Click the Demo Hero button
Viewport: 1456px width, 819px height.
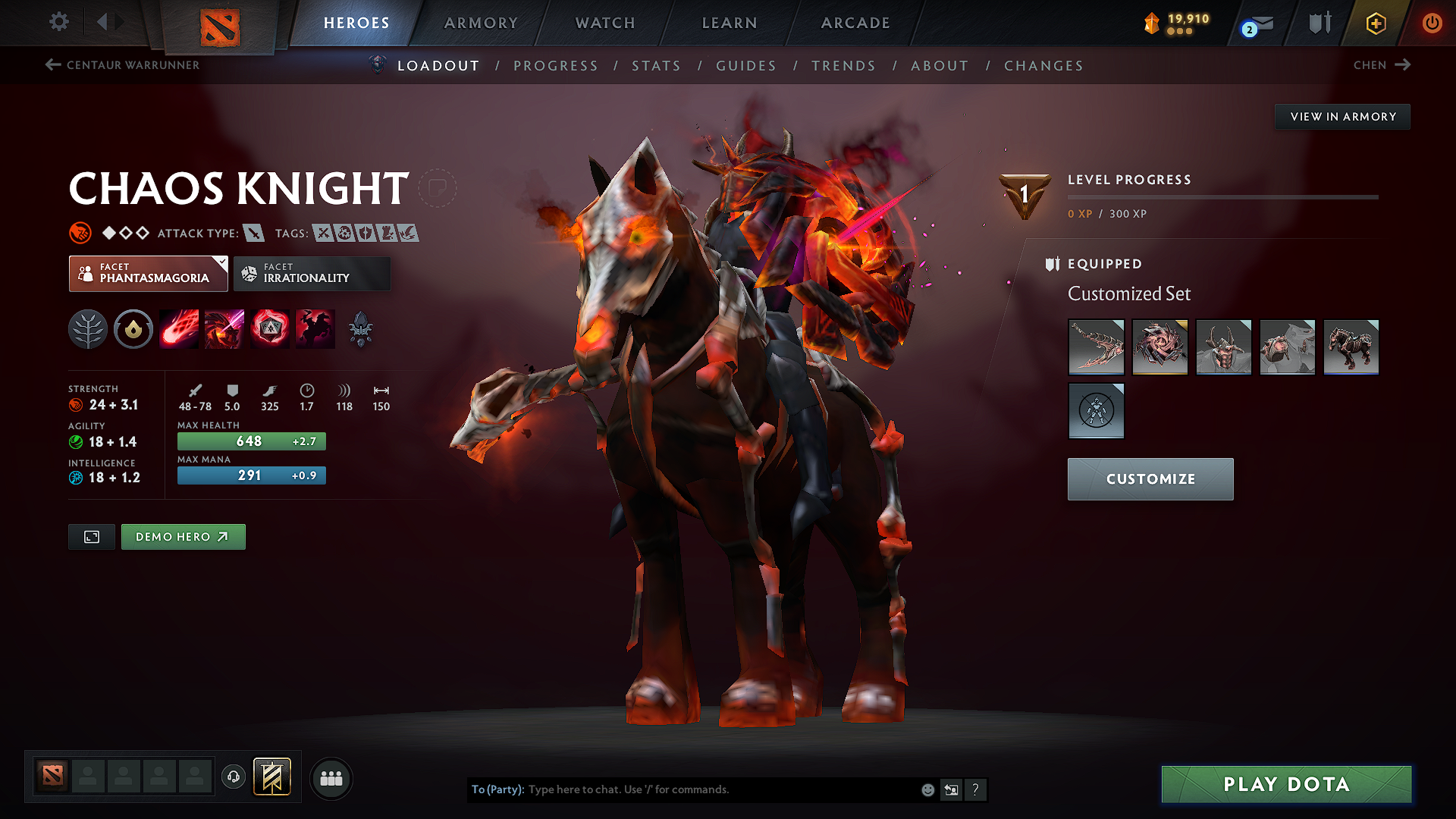[183, 536]
